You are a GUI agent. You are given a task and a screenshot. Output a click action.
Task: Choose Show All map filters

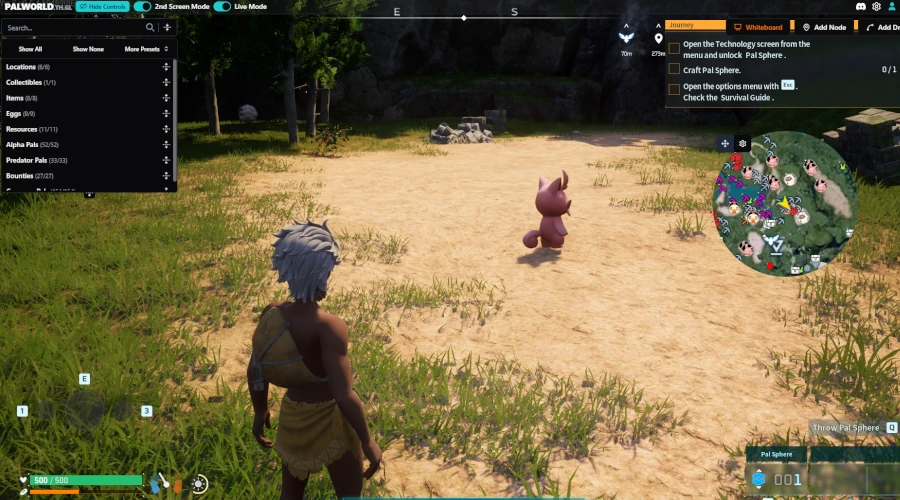pos(30,49)
